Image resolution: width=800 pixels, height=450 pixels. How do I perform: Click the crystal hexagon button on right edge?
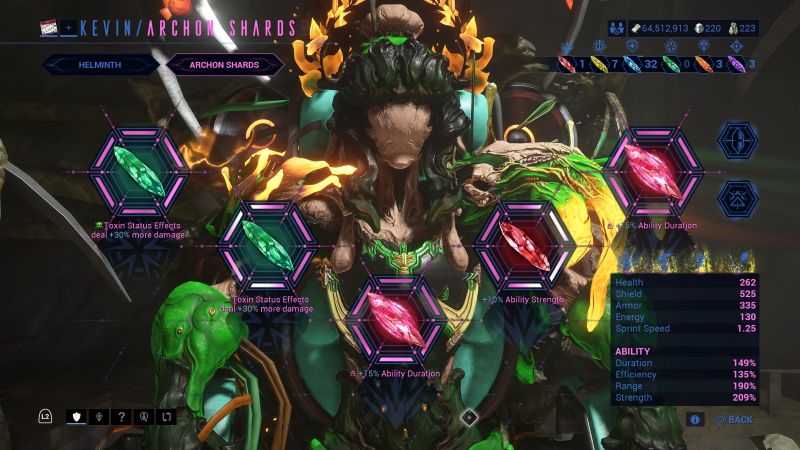[x=738, y=140]
